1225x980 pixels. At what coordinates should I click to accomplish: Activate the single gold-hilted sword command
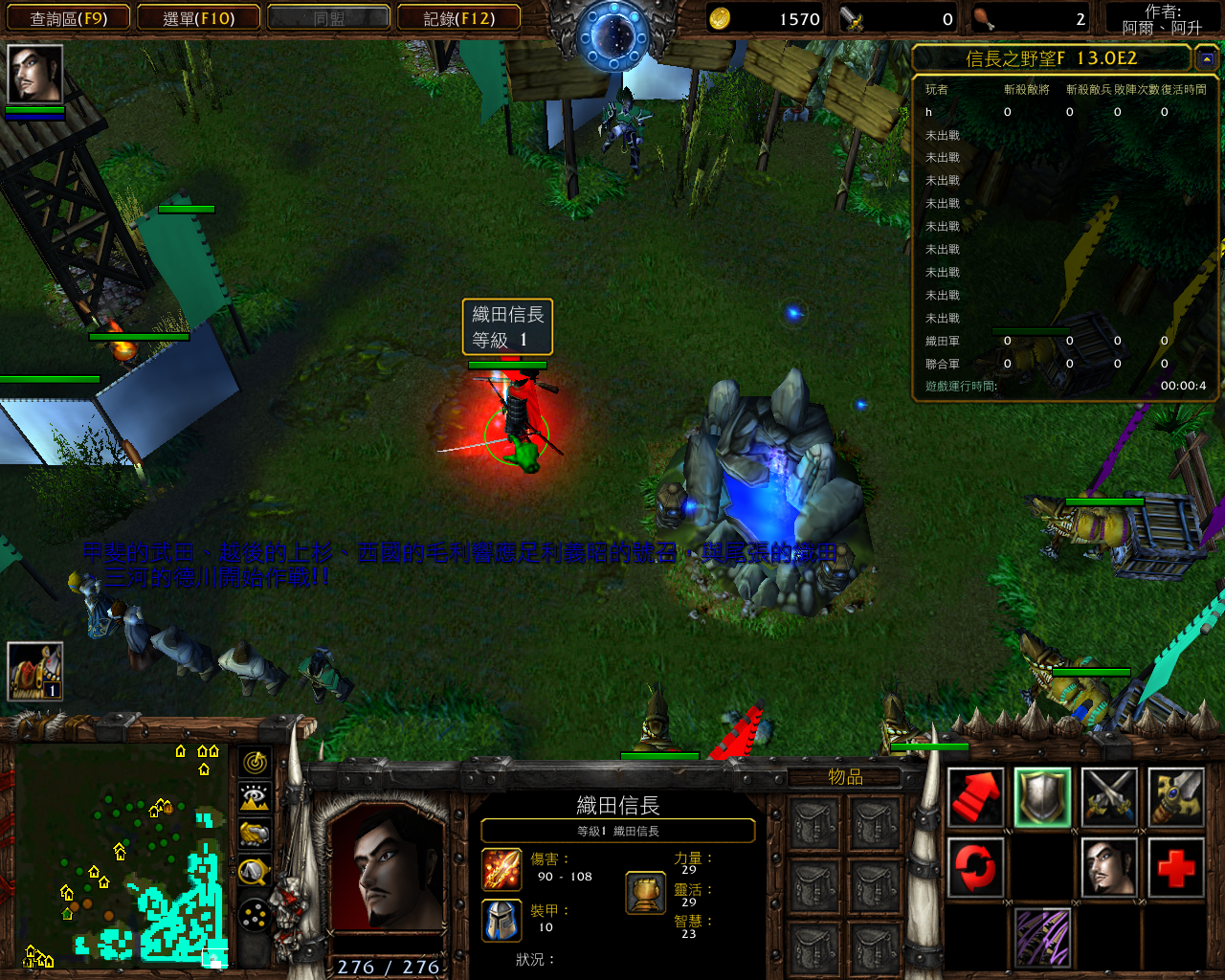click(1175, 797)
